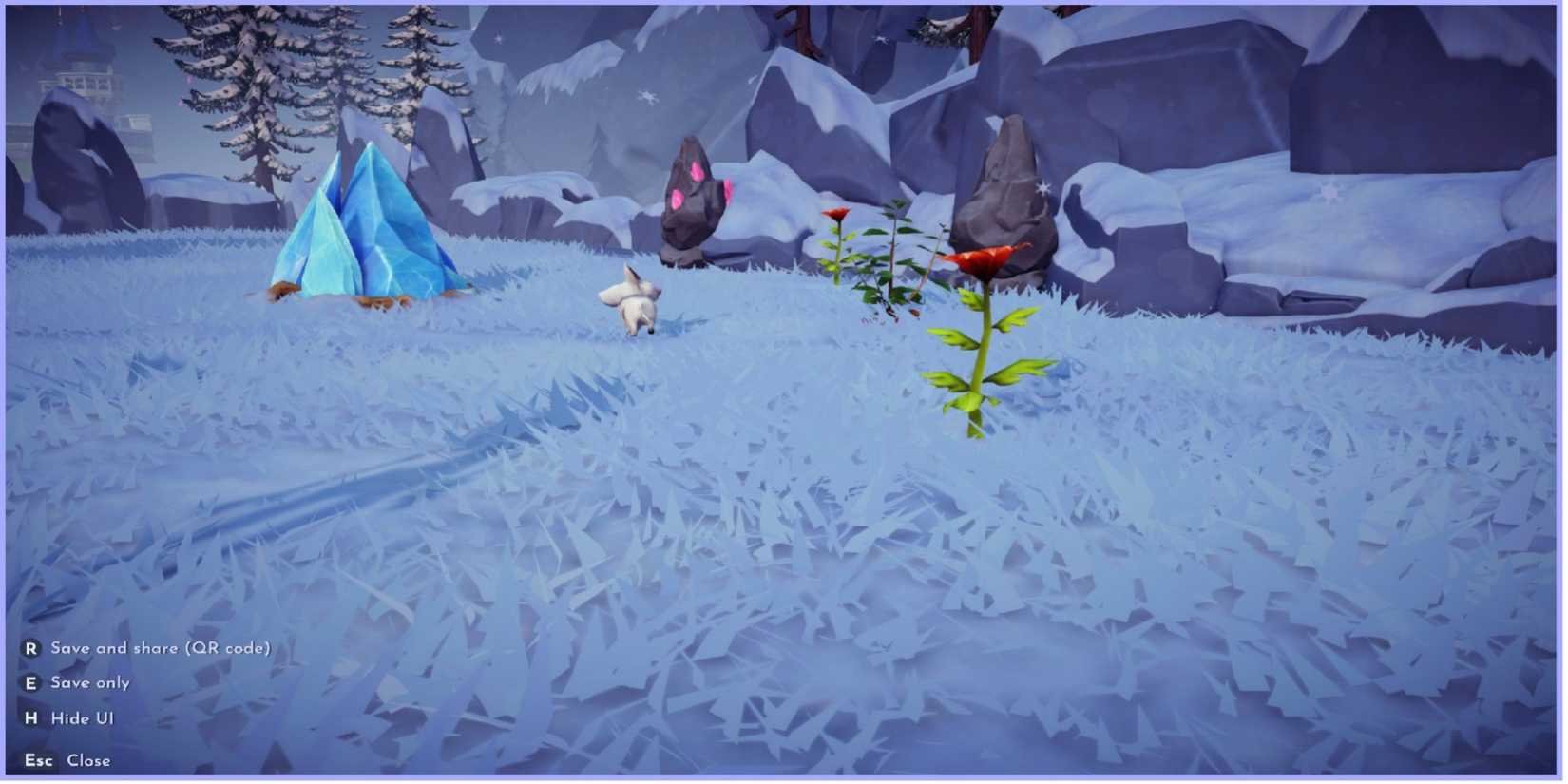Click the H key hint icon
This screenshot has height=784, width=1568.
[33, 718]
